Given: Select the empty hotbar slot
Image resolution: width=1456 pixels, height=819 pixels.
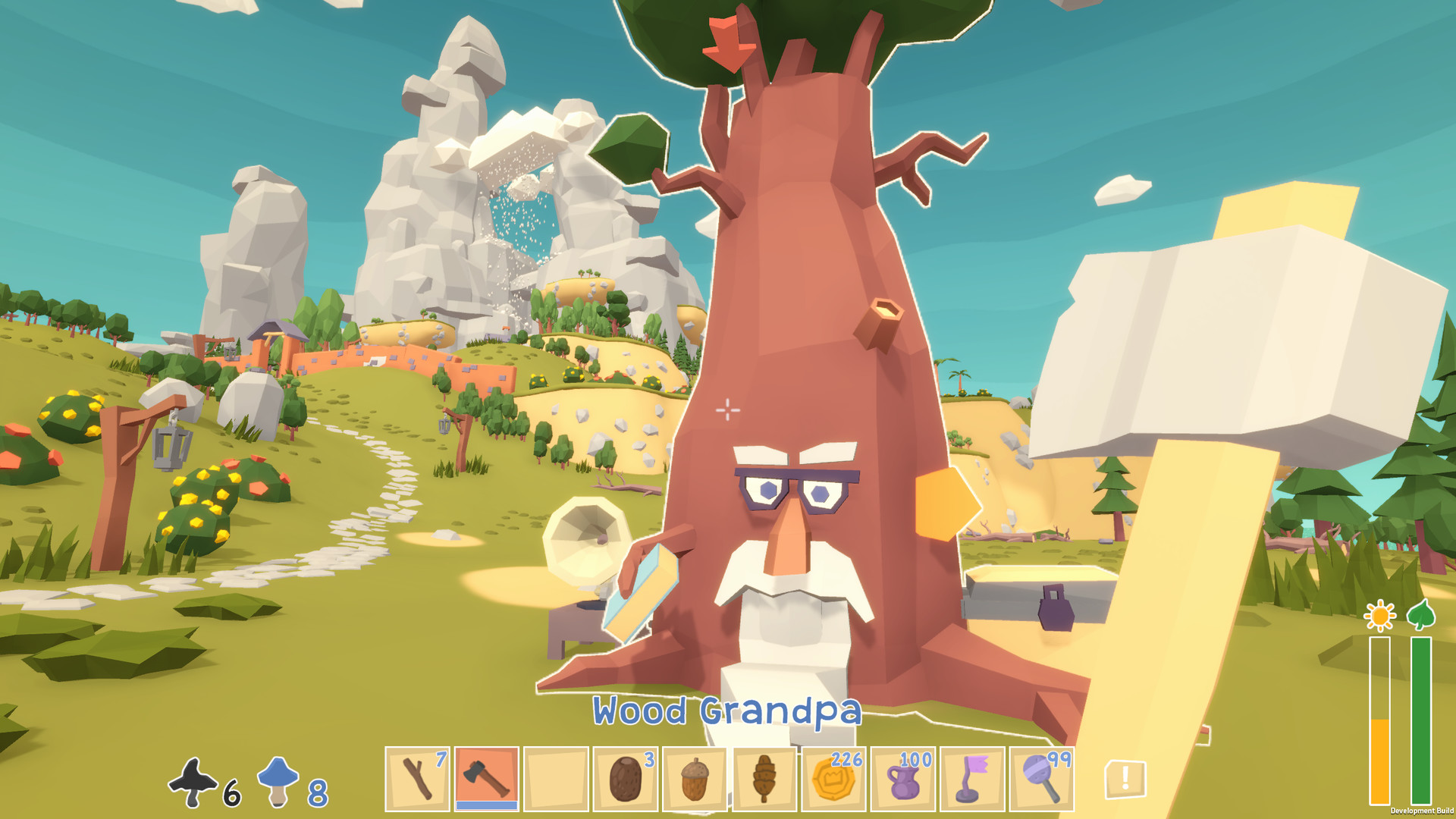Looking at the screenshot, I should coord(556,779).
